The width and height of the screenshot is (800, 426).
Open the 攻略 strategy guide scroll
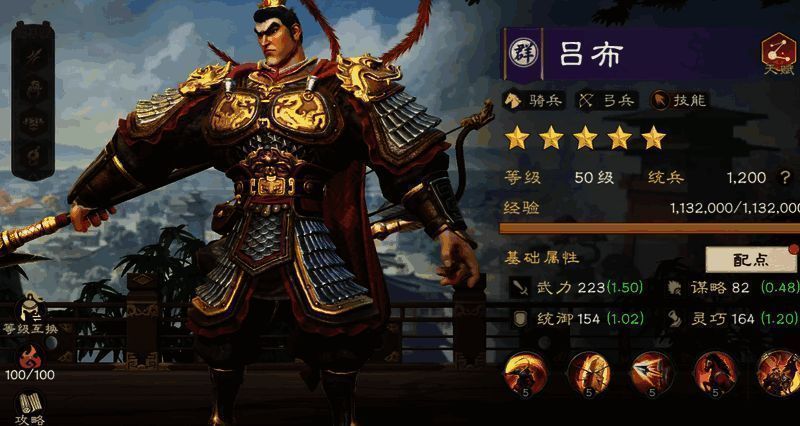point(30,407)
